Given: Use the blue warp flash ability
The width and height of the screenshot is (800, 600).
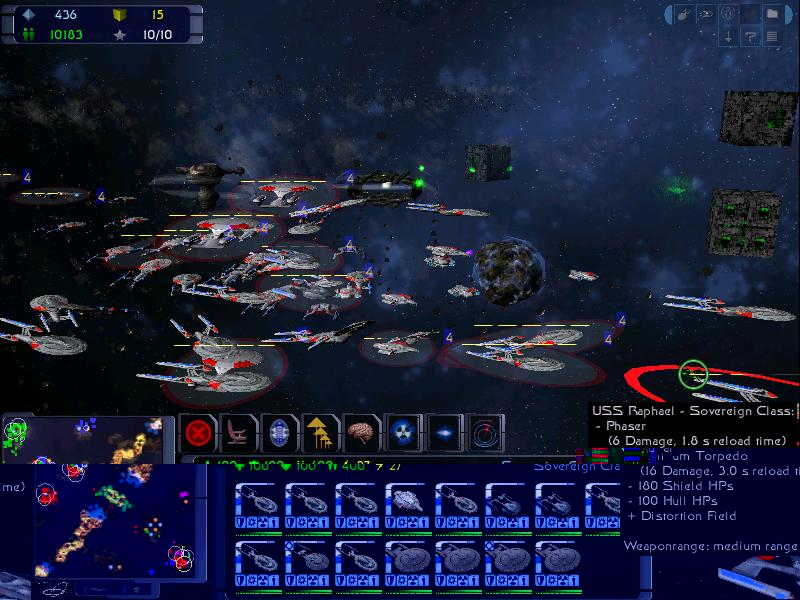Looking at the screenshot, I should [x=444, y=435].
